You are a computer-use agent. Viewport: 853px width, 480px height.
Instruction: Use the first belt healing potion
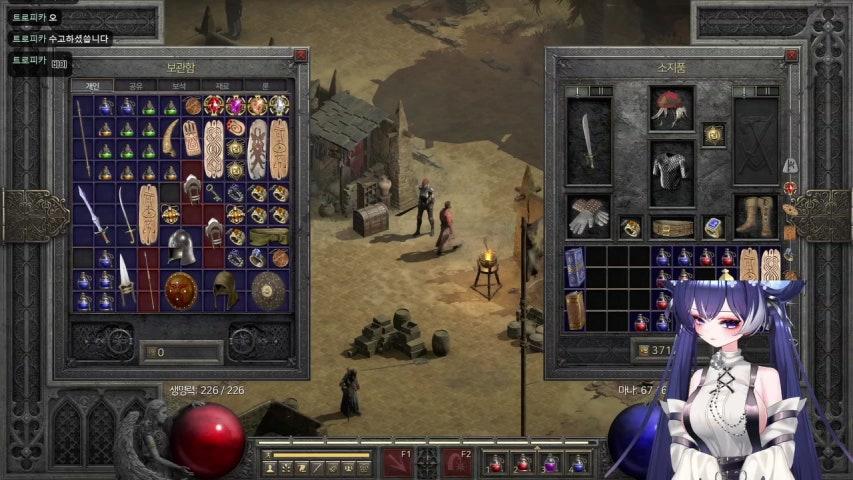coord(495,463)
